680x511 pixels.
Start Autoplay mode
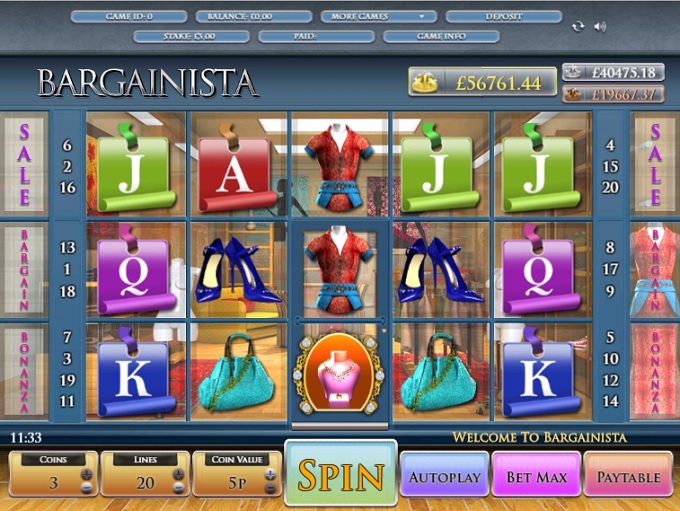pyautogui.click(x=444, y=477)
